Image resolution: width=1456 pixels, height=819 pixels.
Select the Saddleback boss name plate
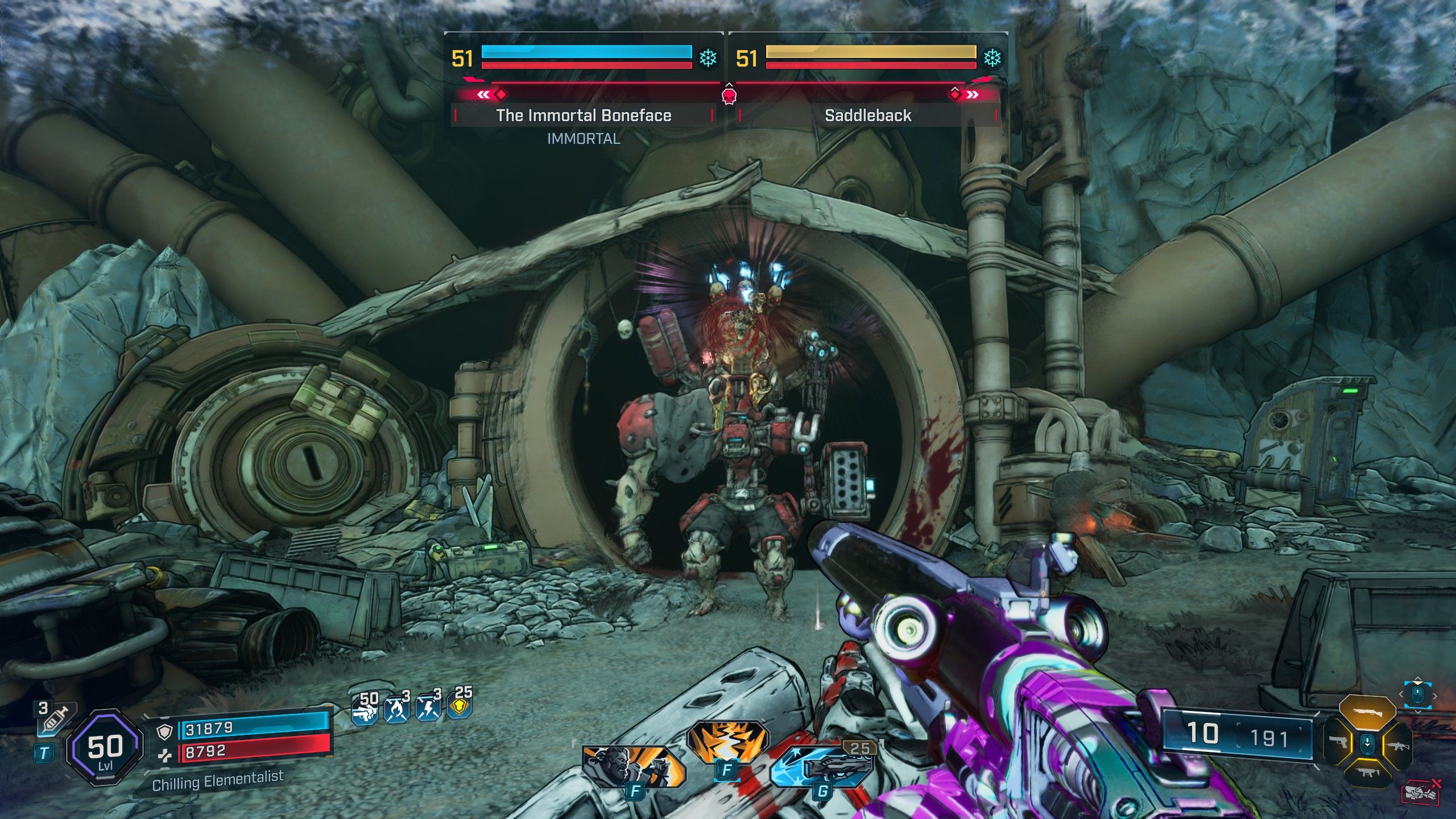pos(868,115)
